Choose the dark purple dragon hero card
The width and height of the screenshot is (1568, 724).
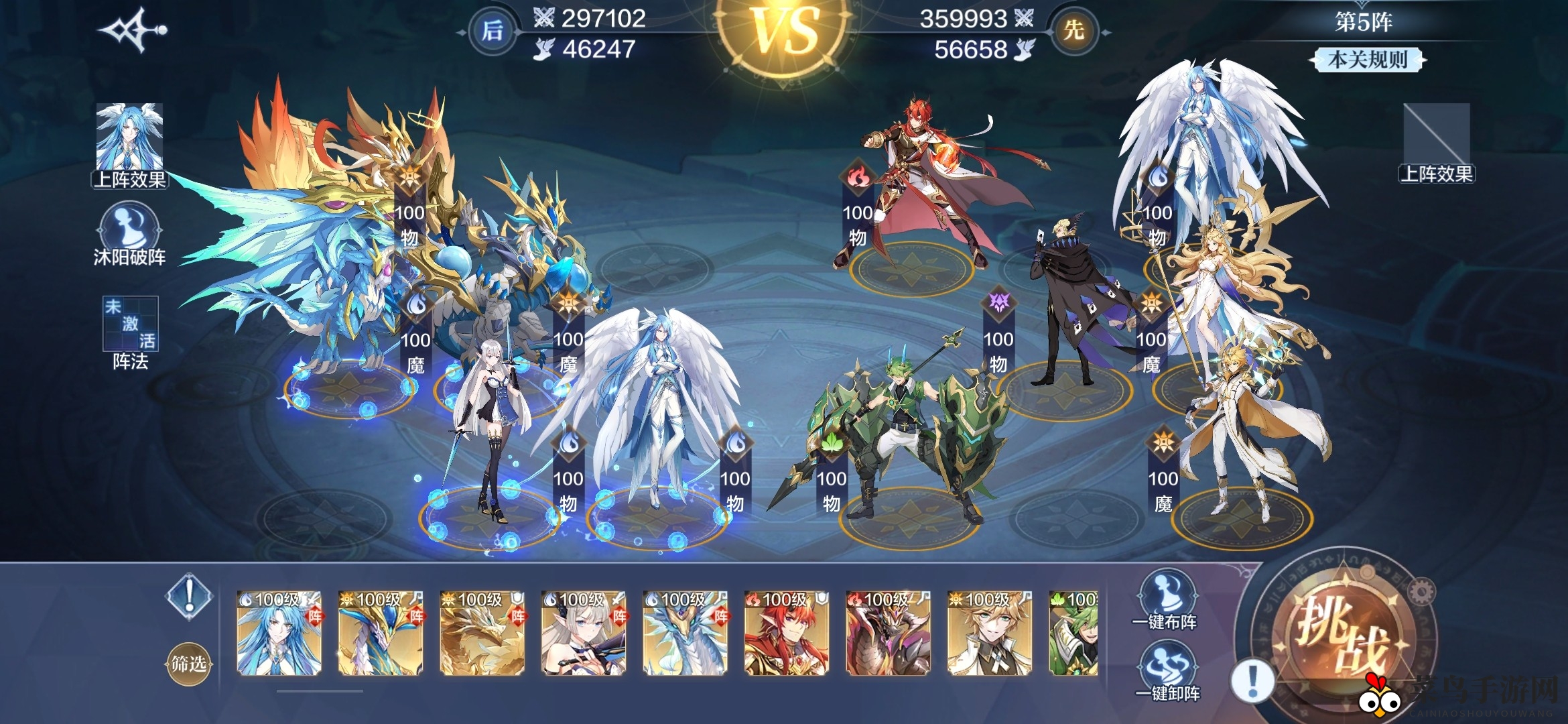[888, 632]
